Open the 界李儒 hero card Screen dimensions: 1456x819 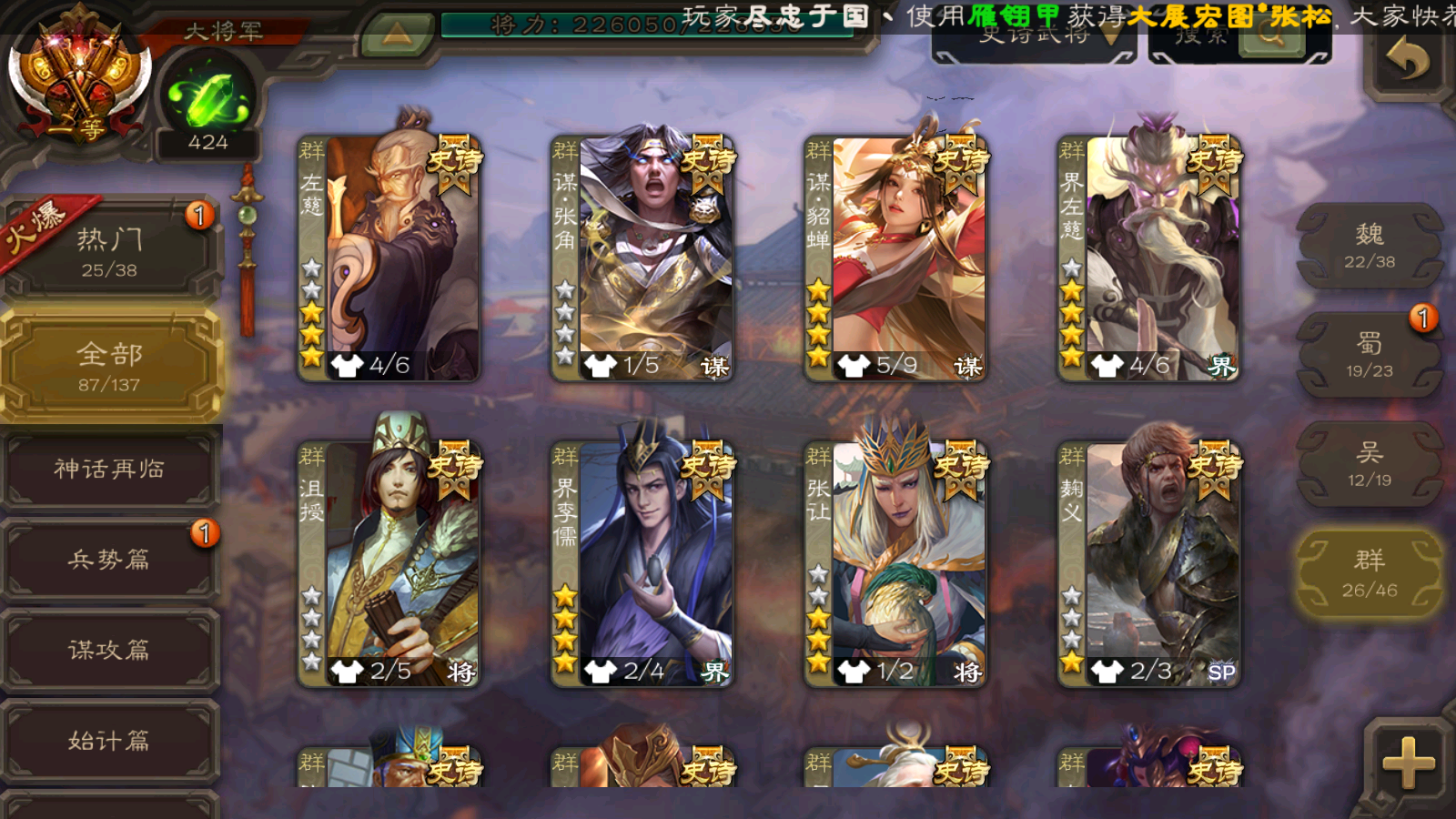pyautogui.click(x=642, y=564)
